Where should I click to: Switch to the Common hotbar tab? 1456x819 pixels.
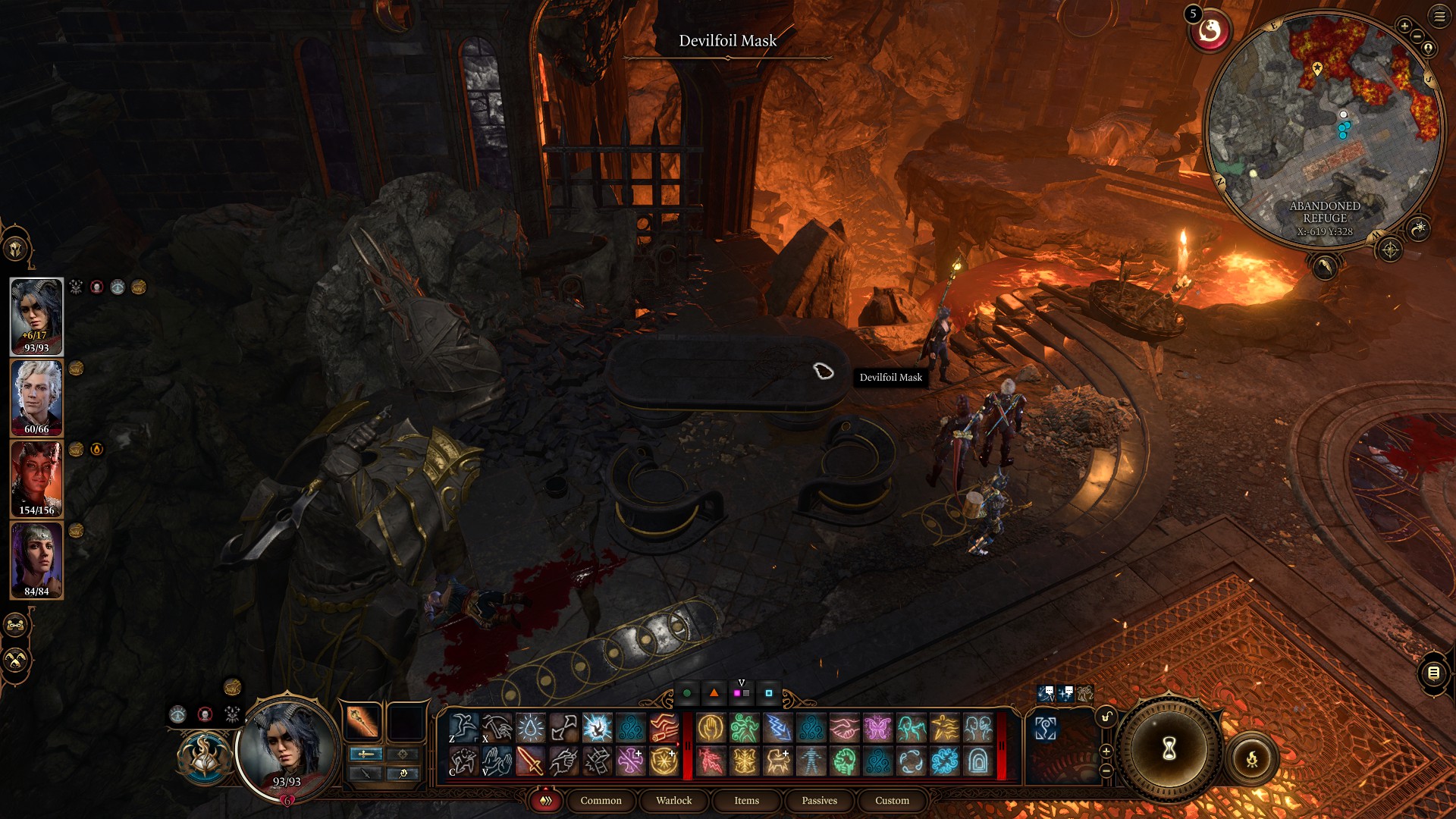[601, 800]
